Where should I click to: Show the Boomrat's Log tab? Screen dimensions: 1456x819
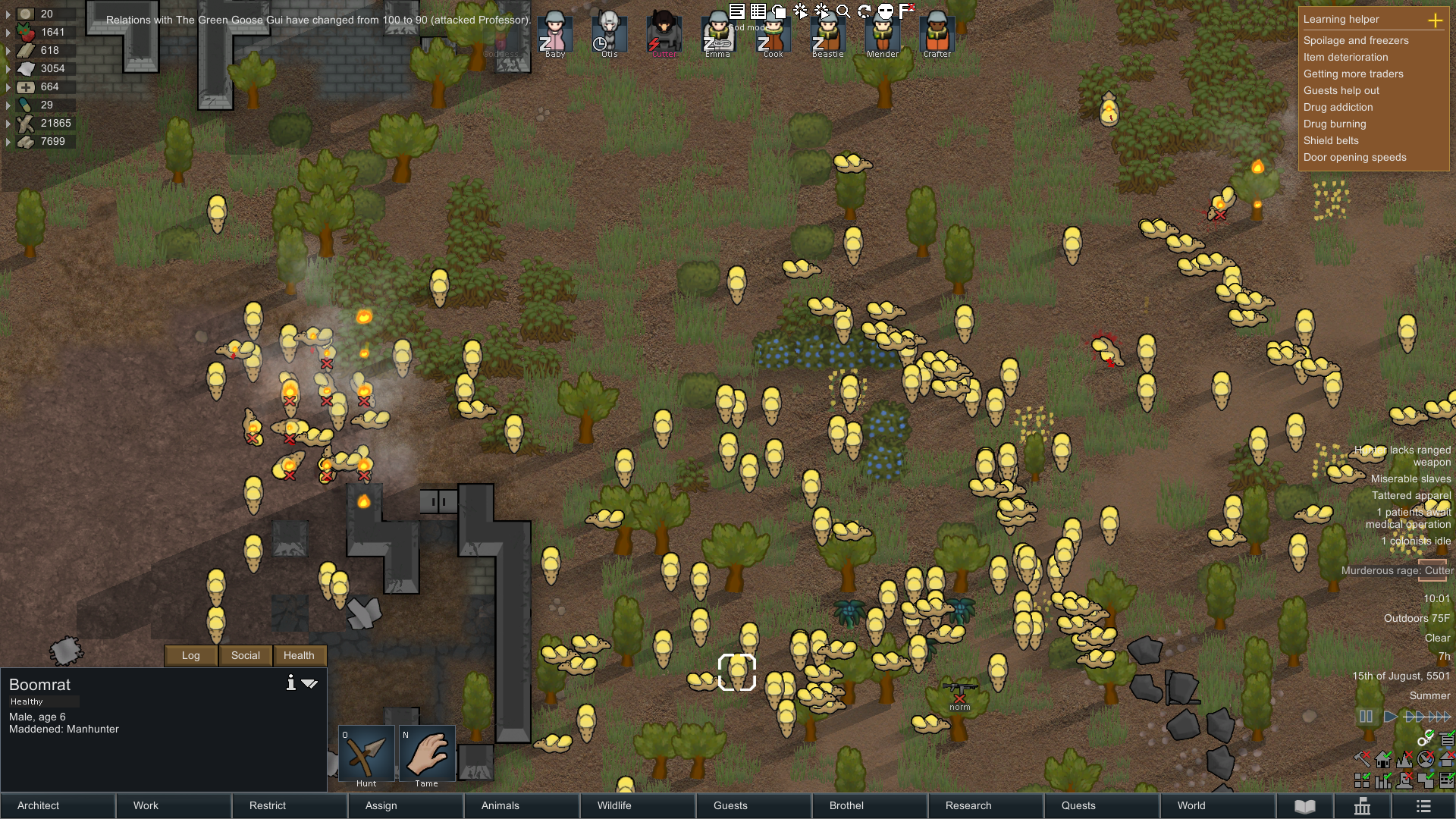click(x=191, y=656)
